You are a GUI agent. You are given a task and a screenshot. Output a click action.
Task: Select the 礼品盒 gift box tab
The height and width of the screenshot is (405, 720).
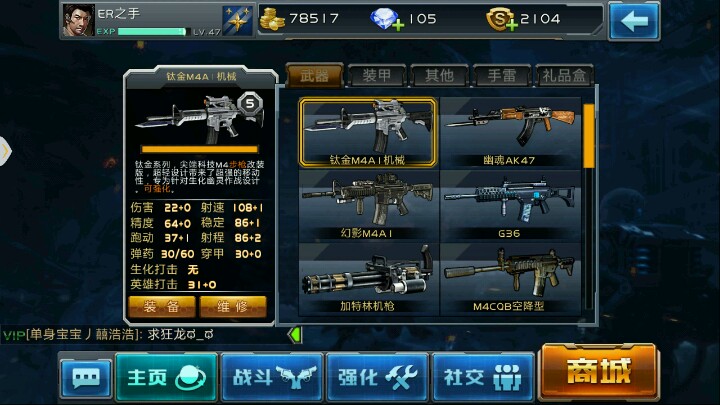click(x=565, y=75)
